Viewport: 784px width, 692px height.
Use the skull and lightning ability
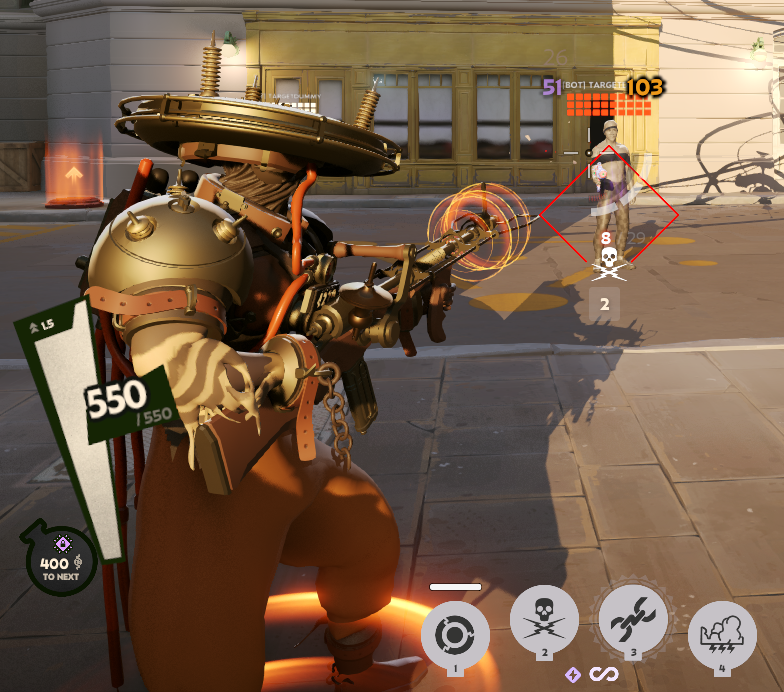click(x=544, y=620)
